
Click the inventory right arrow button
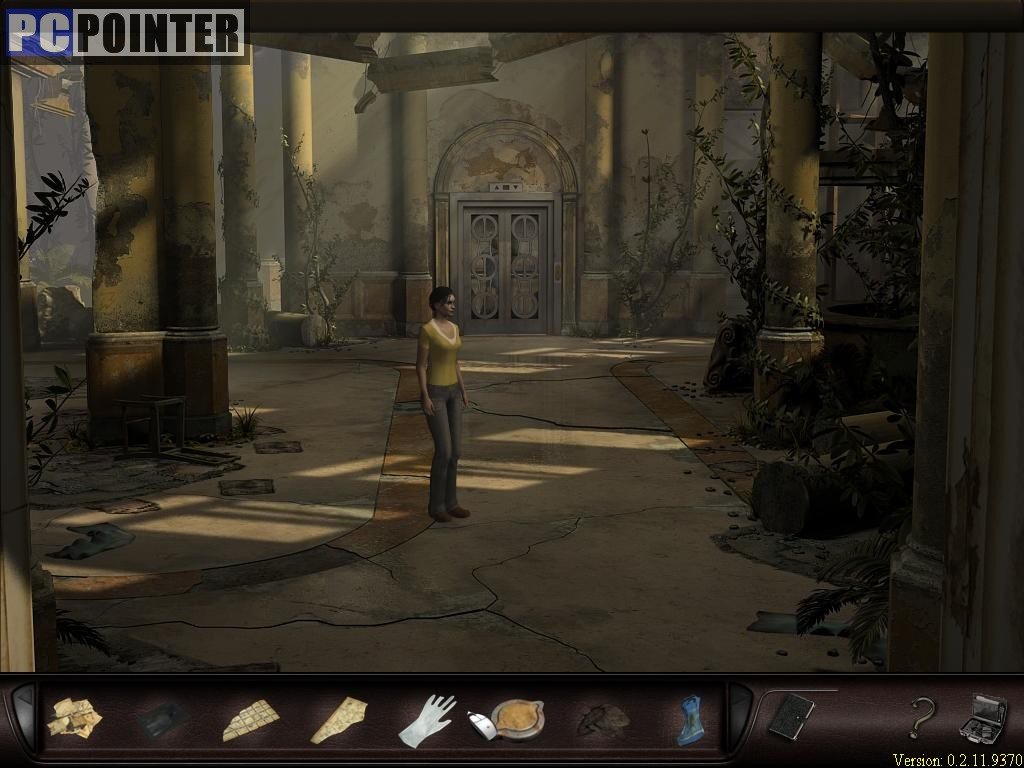[739, 715]
